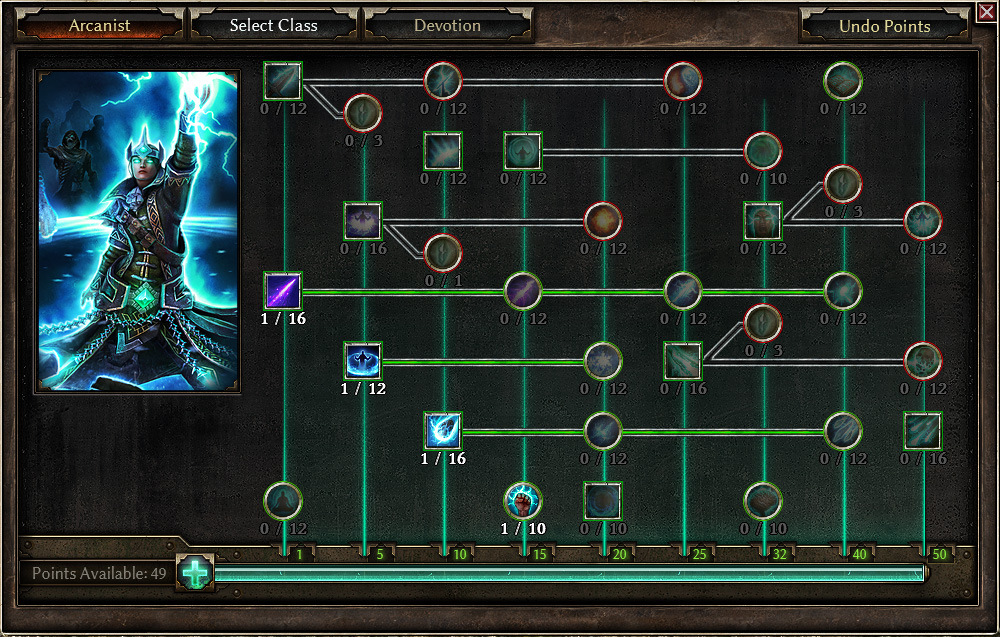Viewport: 1000px width, 637px height.
Task: Pick the blue orb skill with 1 / 16
Action: 442,431
